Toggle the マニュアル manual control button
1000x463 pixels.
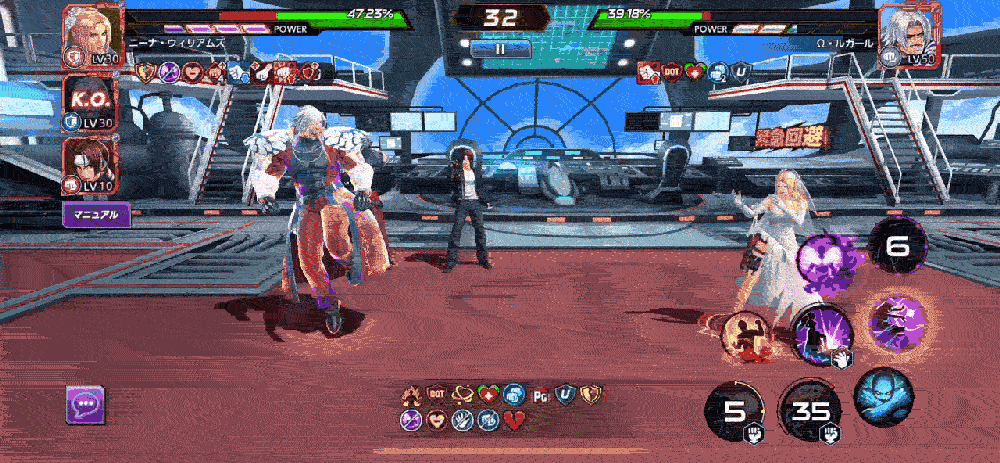[97, 214]
